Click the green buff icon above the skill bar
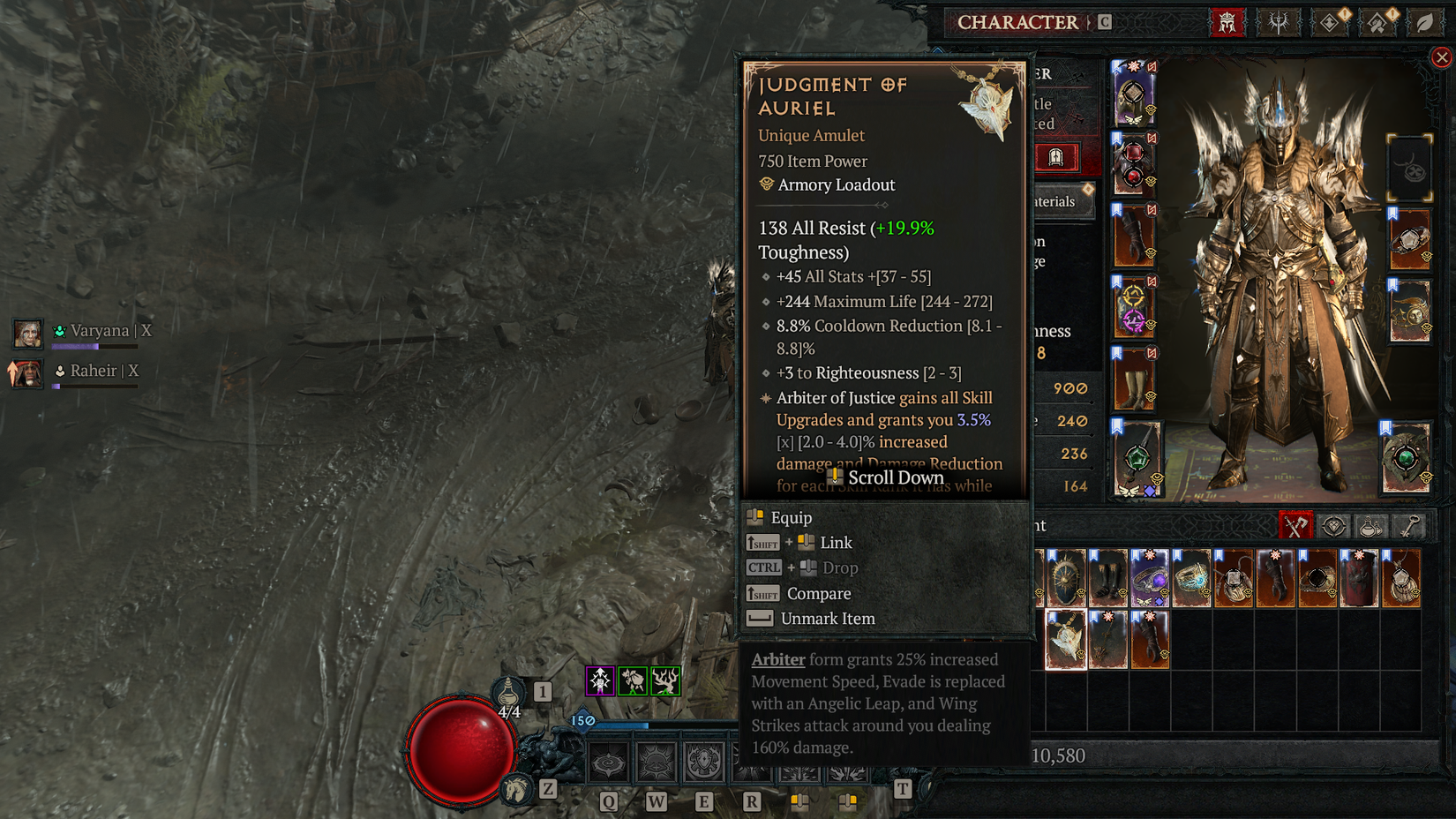This screenshot has height=819, width=1456. 633,680
